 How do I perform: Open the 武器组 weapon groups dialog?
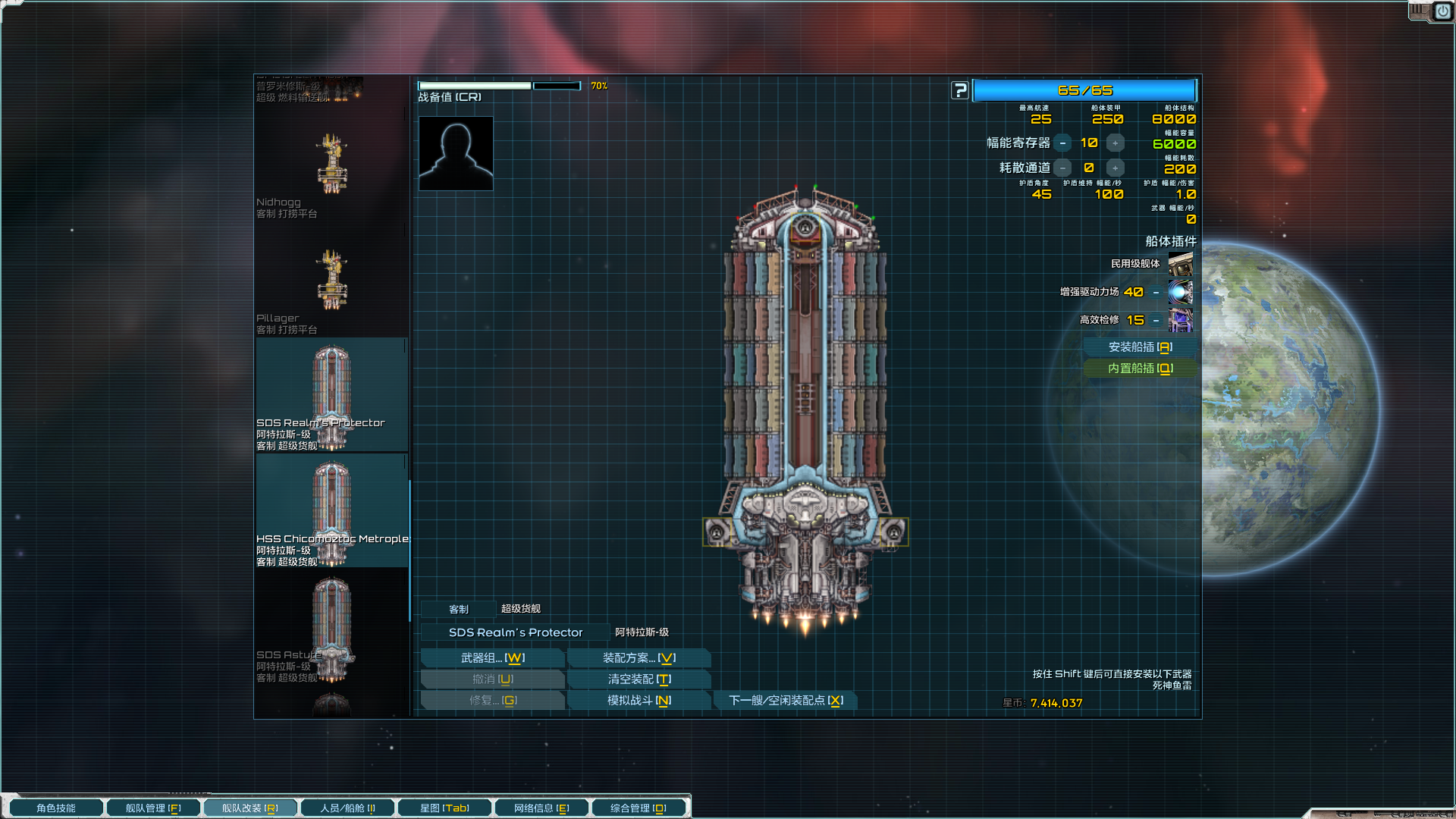492,658
